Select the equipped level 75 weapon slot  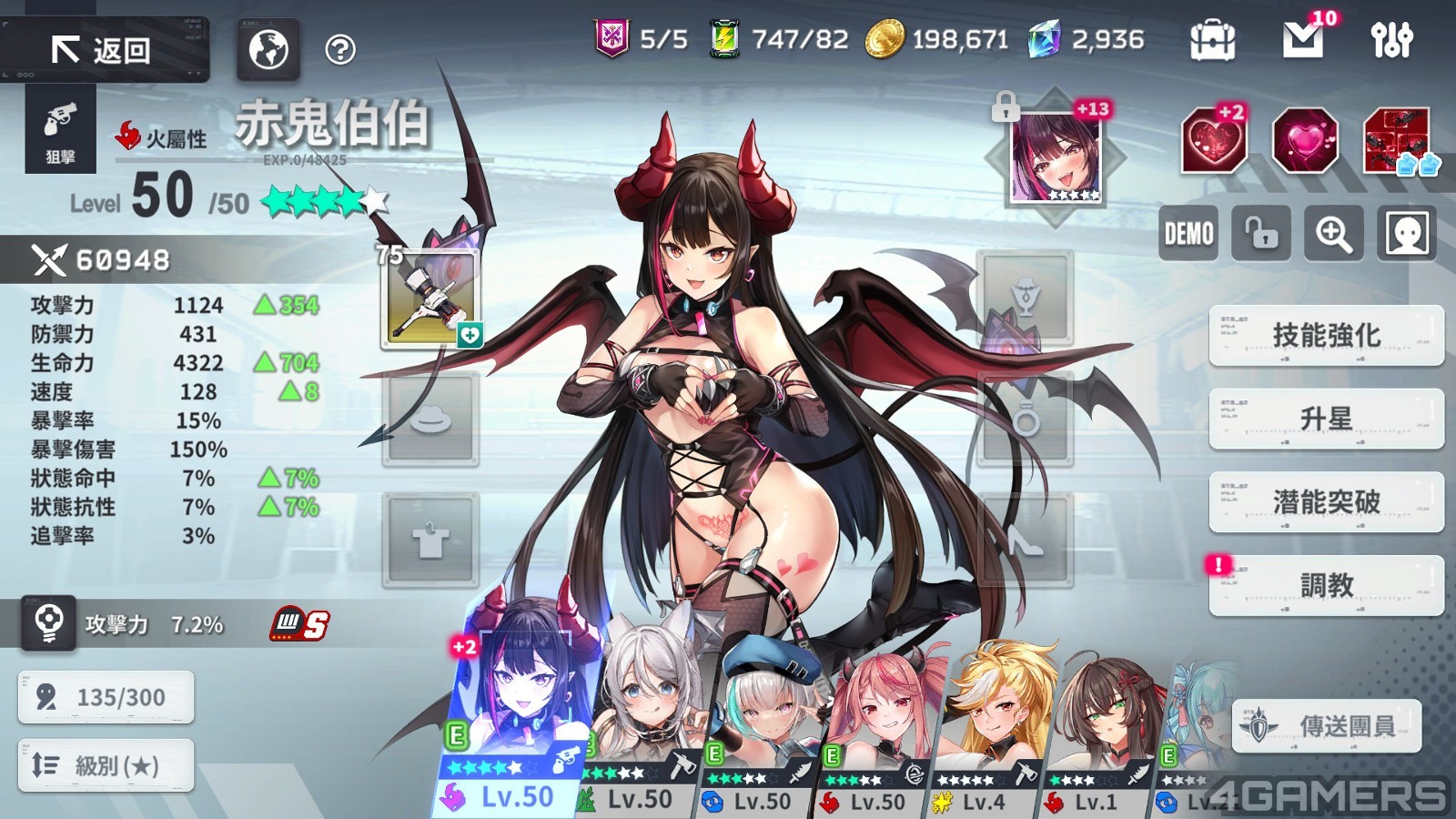click(430, 298)
